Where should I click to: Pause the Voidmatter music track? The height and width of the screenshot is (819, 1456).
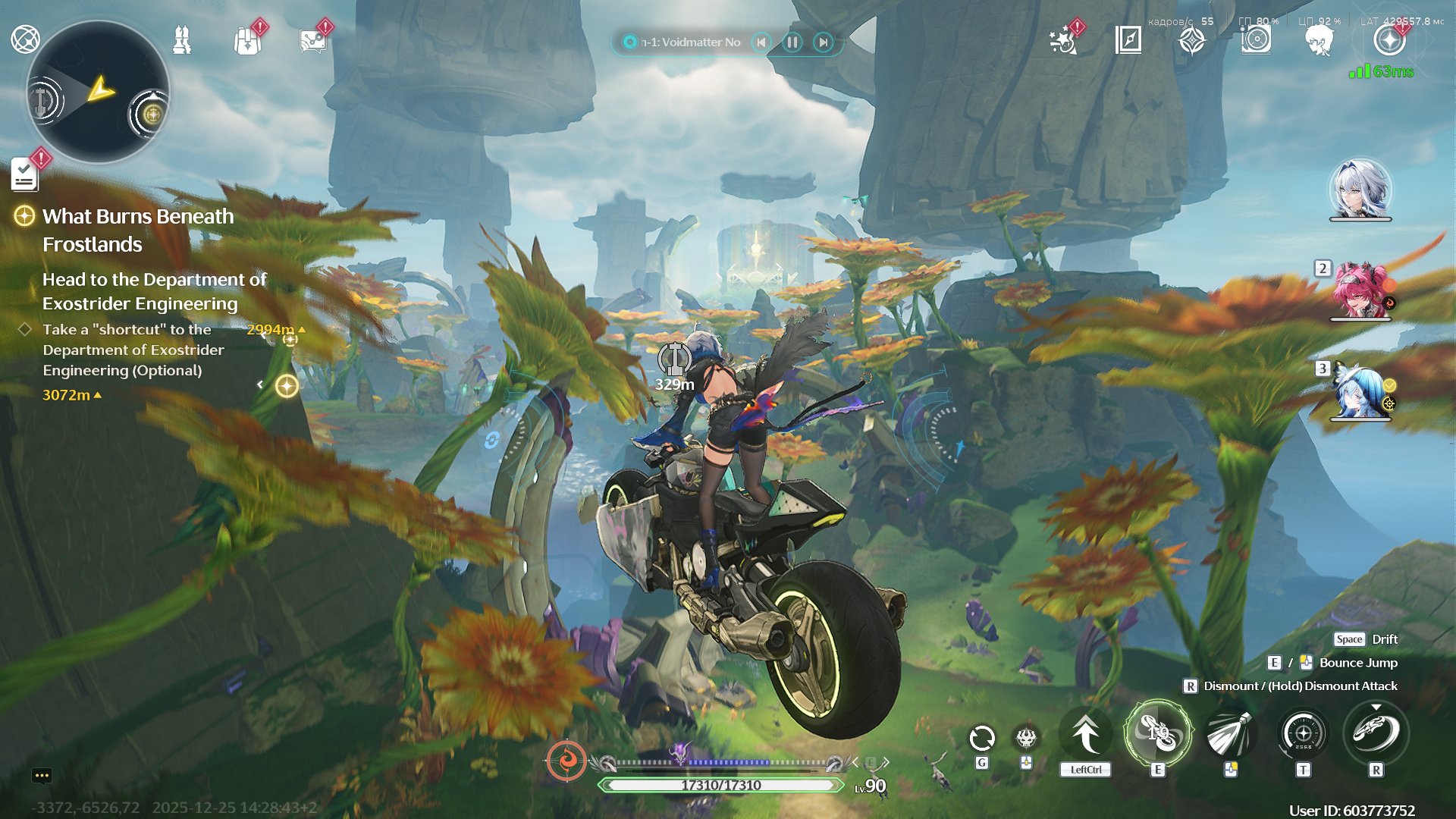(x=792, y=42)
